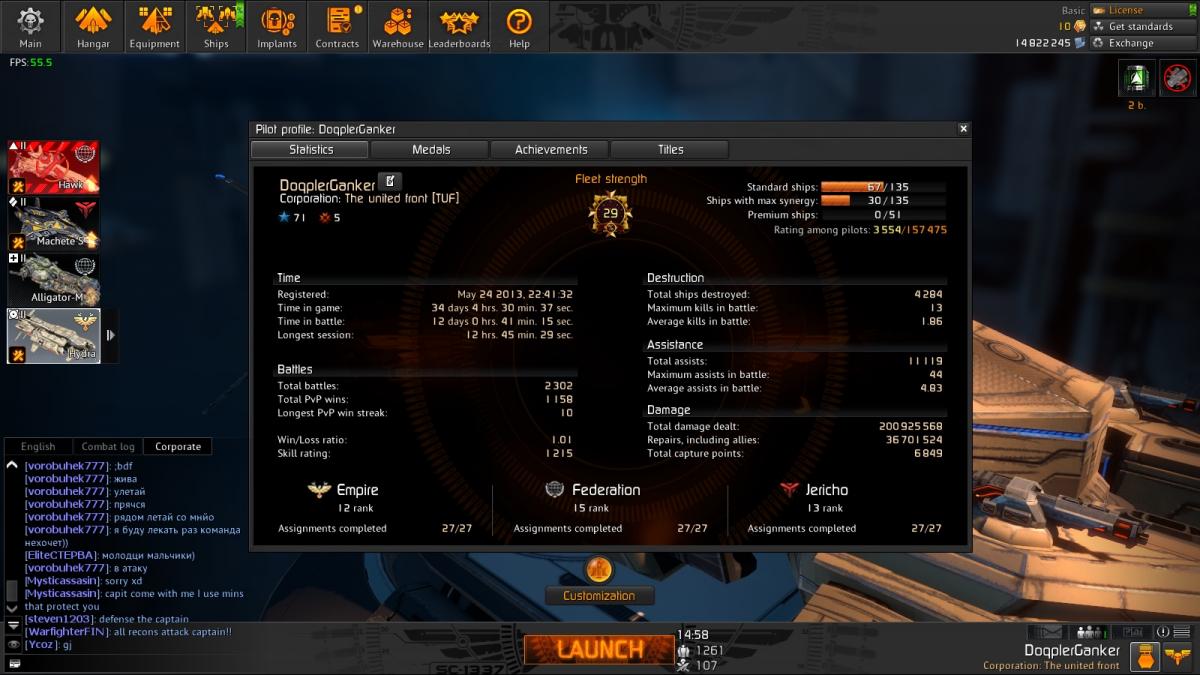This screenshot has height=675, width=1200.
Task: Show the Leaderboards
Action: (x=459, y=26)
